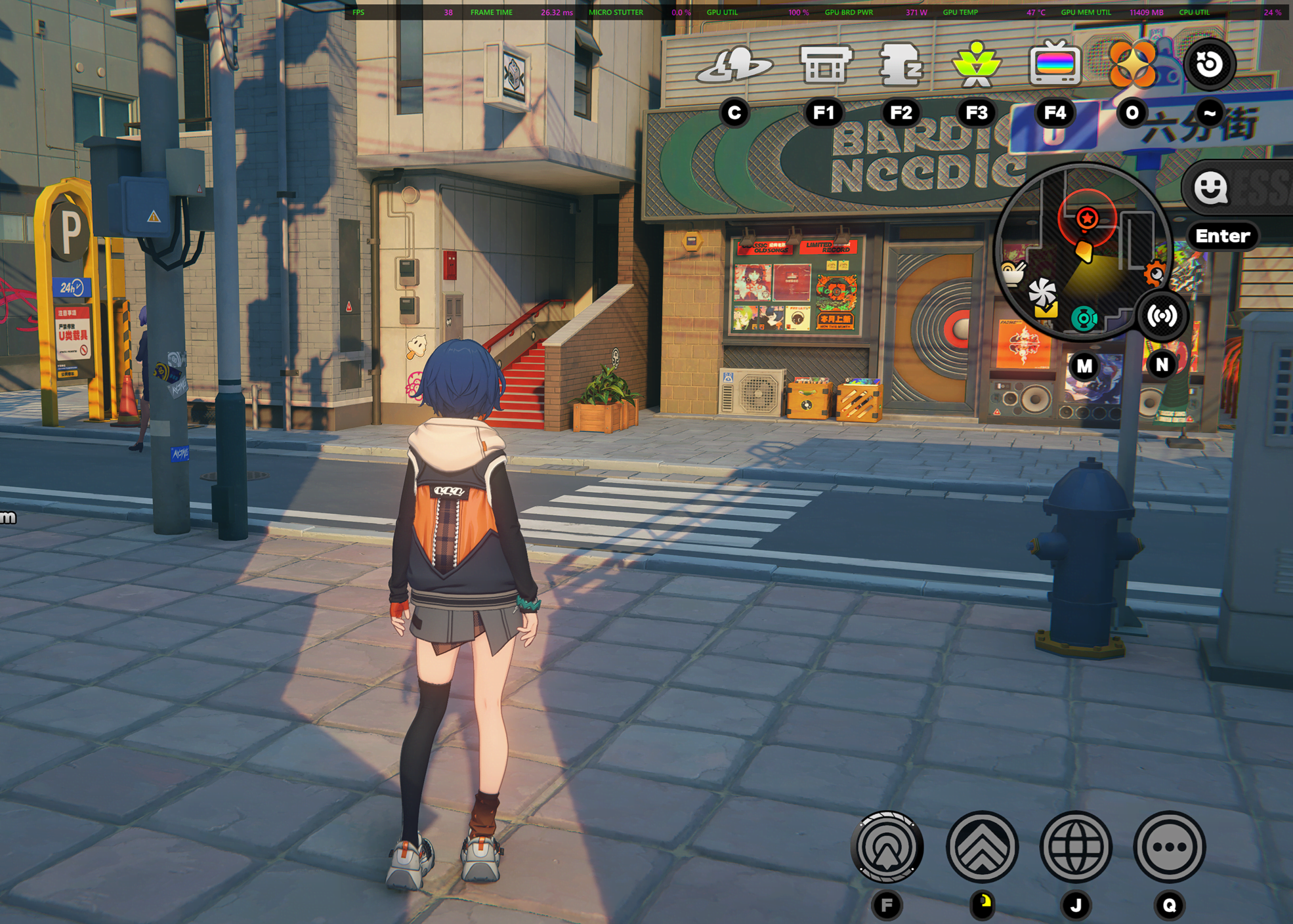
Task: Open the three-dots more options button
Action: coord(1170,847)
